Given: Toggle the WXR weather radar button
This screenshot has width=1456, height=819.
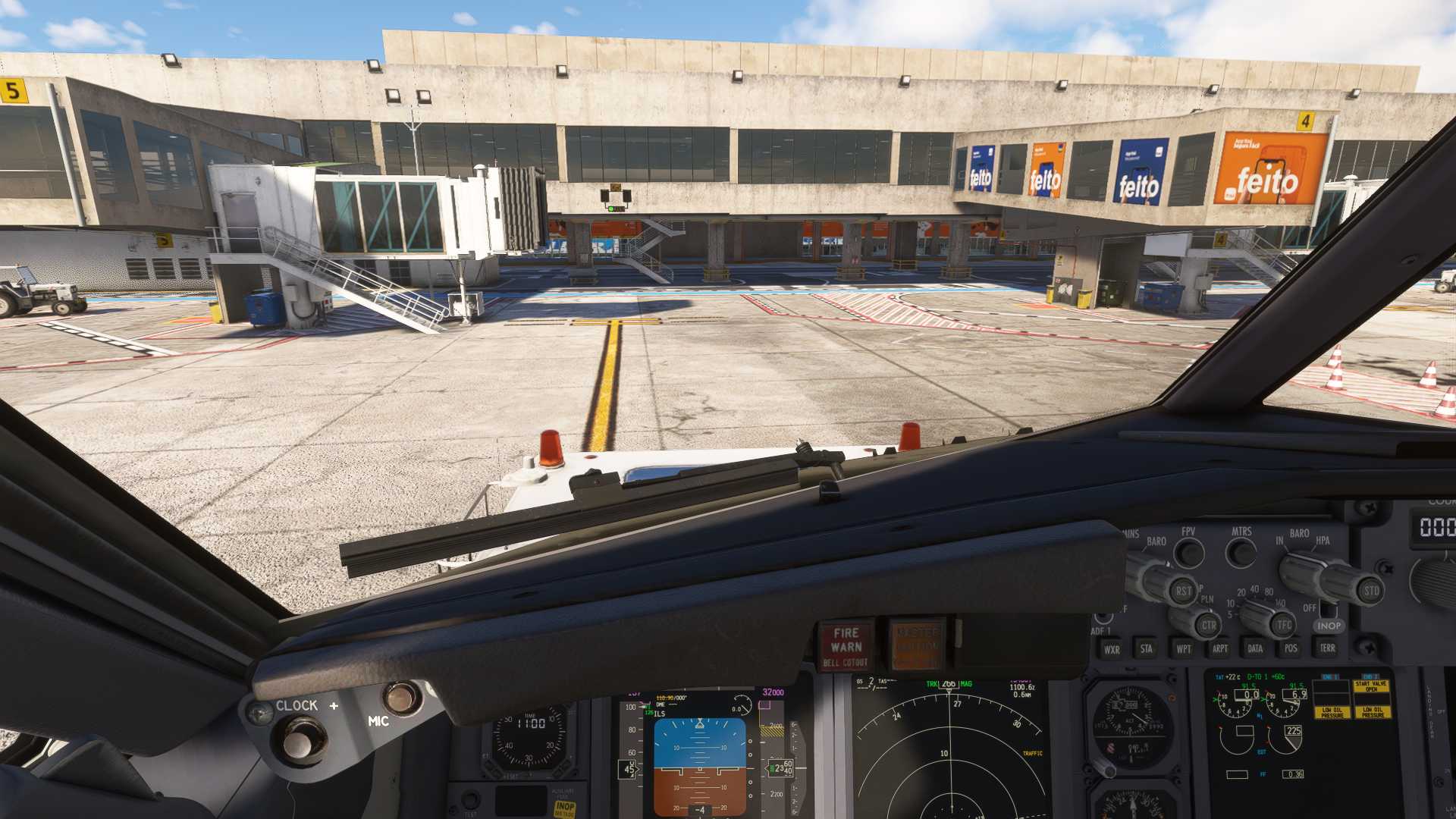Looking at the screenshot, I should tap(1112, 649).
